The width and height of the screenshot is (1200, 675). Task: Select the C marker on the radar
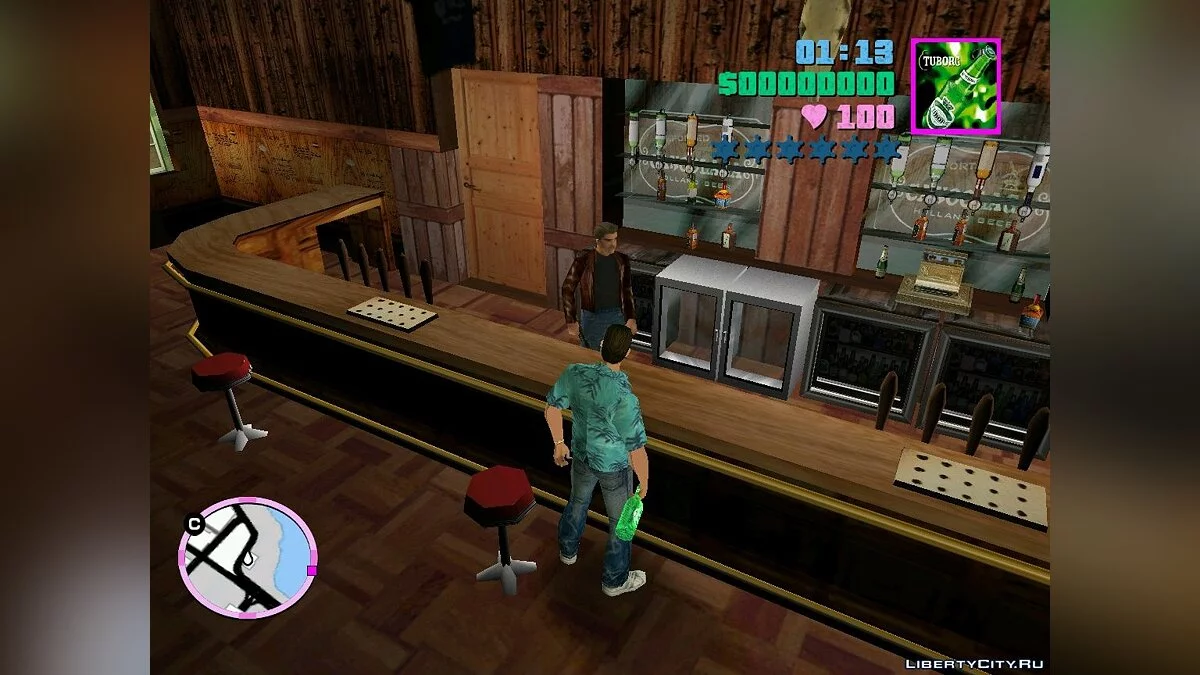(194, 522)
